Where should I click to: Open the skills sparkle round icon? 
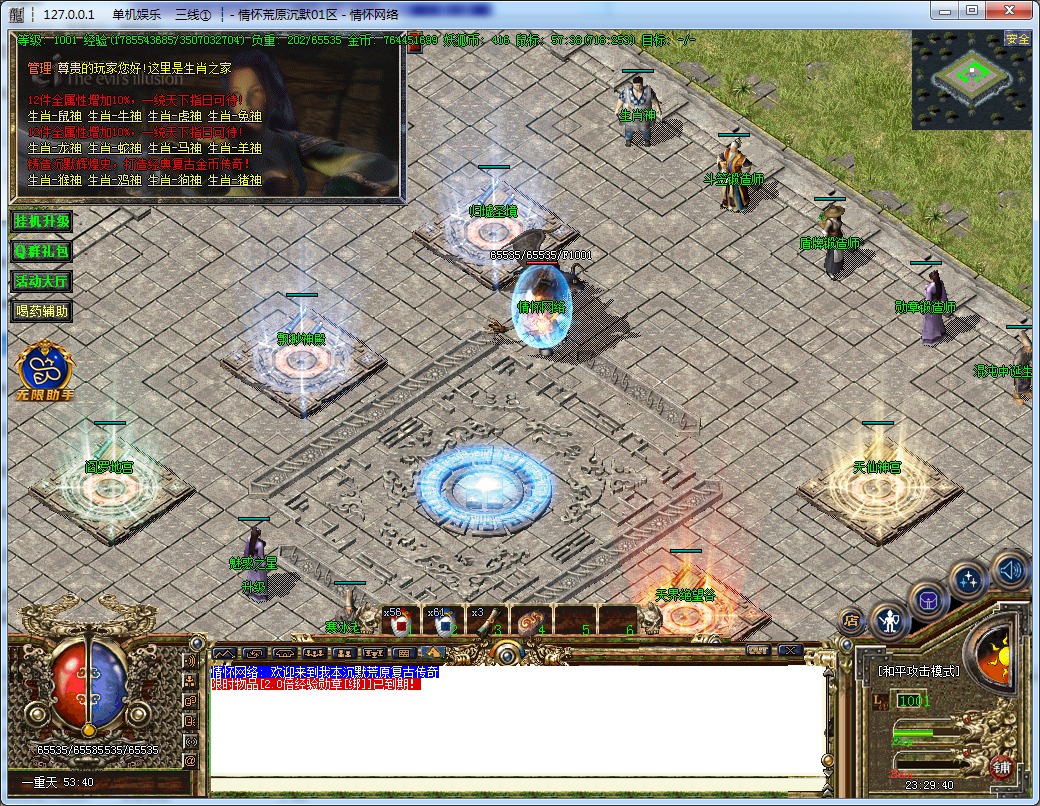click(x=968, y=580)
